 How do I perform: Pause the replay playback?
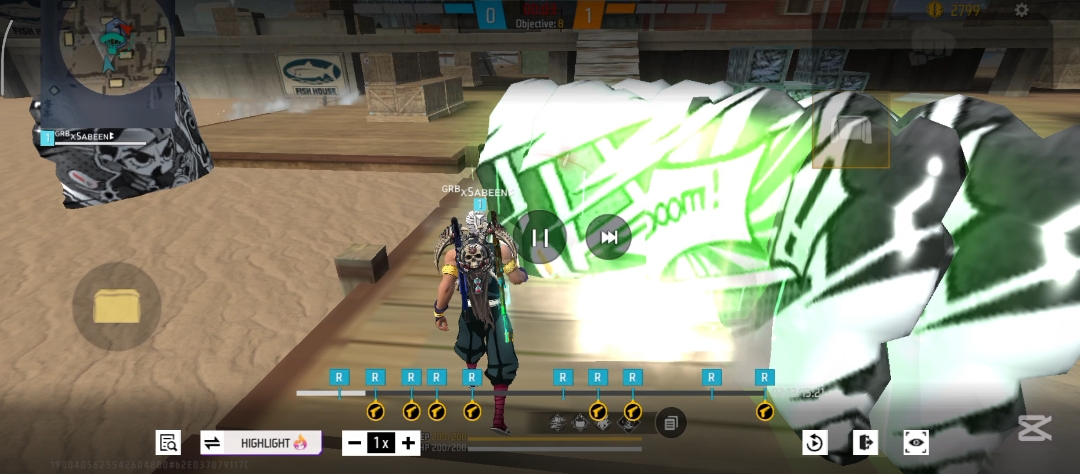[541, 238]
